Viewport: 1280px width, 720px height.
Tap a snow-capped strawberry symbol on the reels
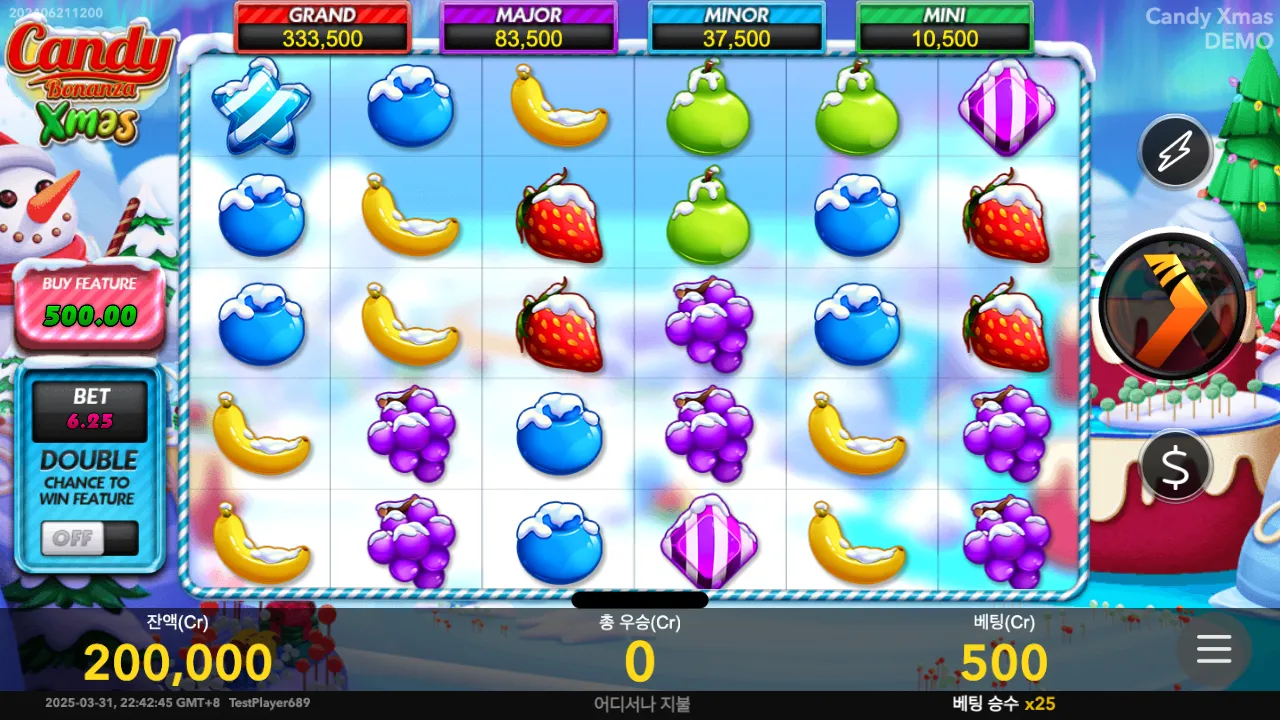pos(558,217)
